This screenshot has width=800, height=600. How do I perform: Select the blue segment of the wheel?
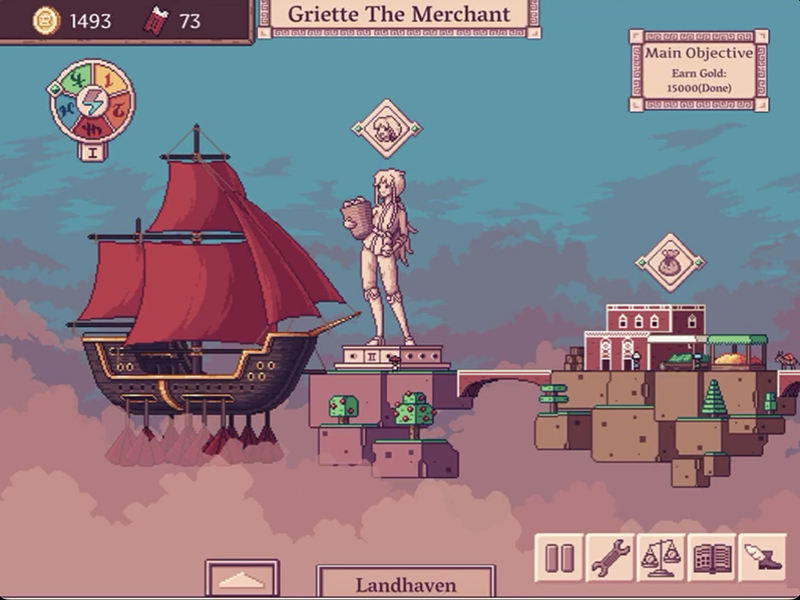pos(65,108)
